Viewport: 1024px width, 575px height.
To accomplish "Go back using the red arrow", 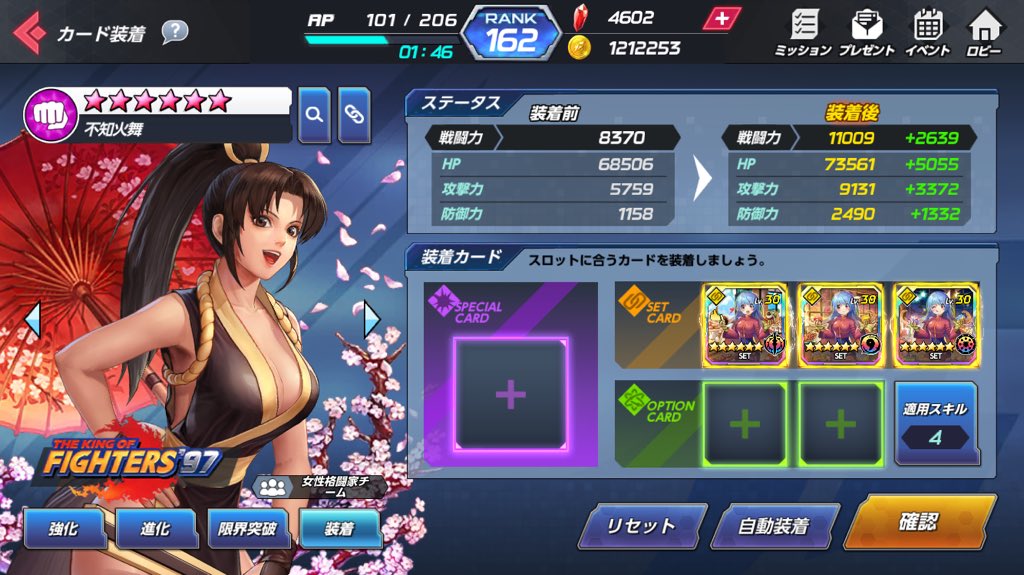I will [27, 33].
